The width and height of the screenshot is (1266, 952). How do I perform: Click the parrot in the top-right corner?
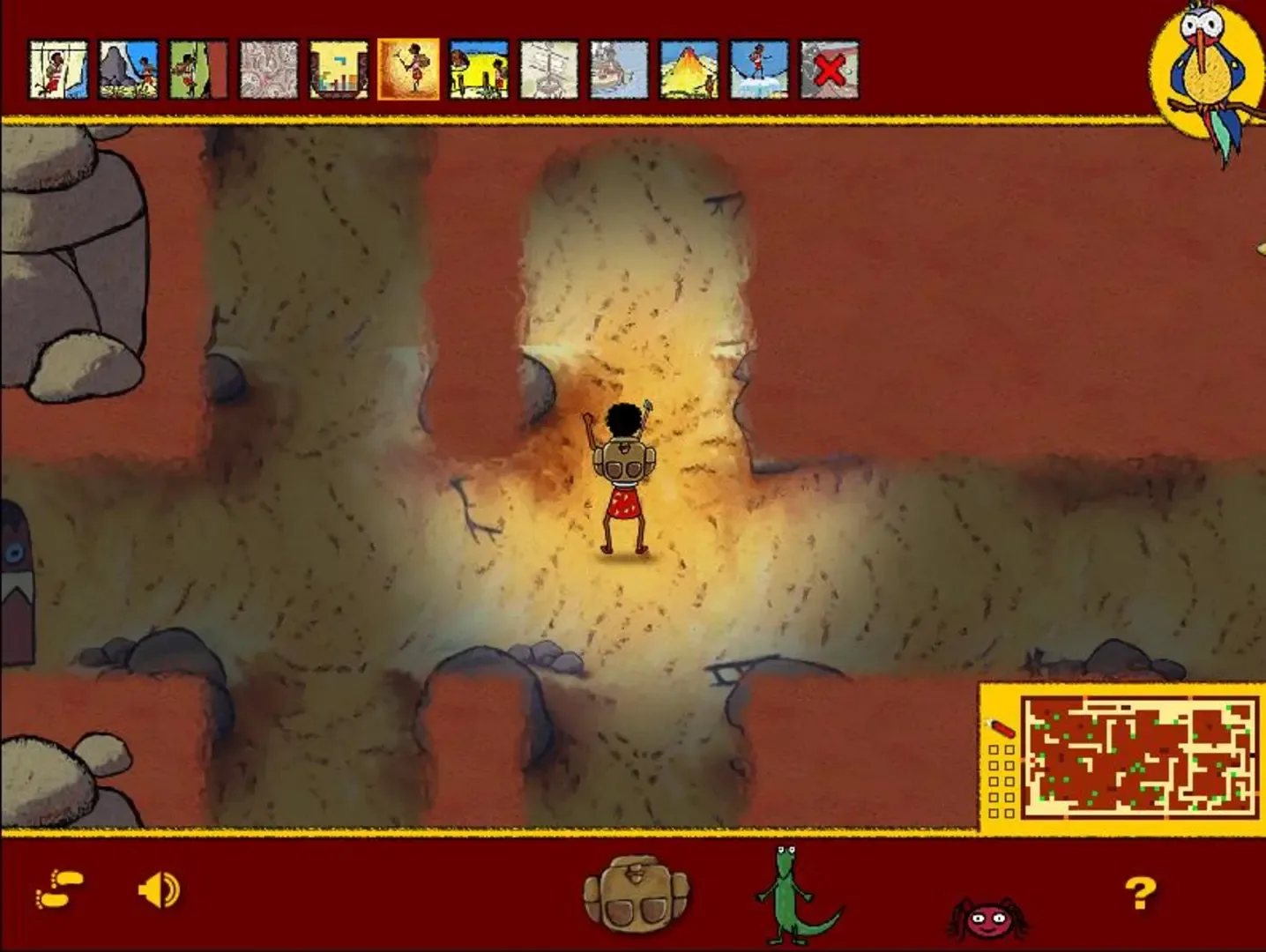(x=1208, y=66)
